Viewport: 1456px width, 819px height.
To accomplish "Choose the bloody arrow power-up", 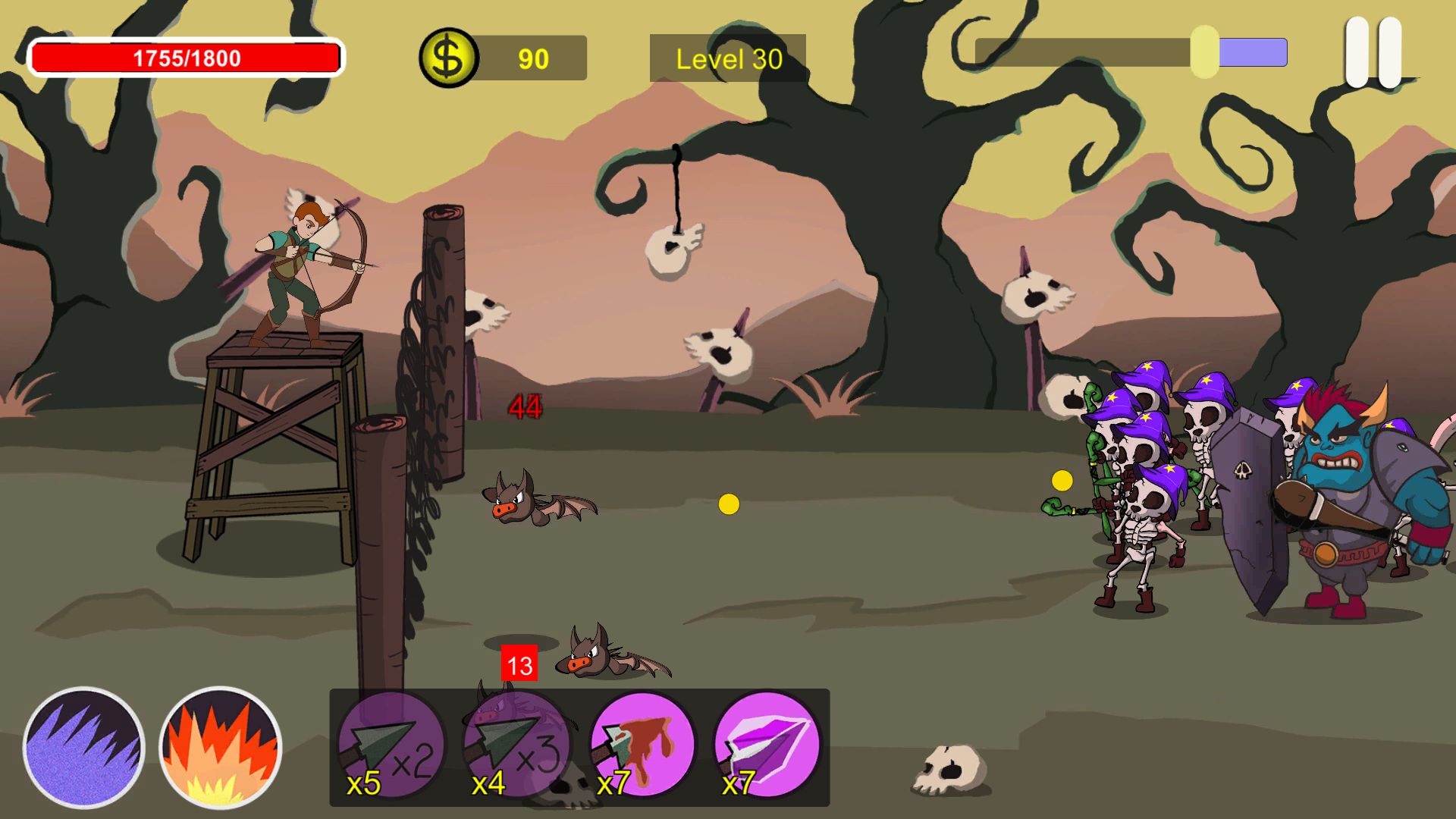I will tap(642, 745).
